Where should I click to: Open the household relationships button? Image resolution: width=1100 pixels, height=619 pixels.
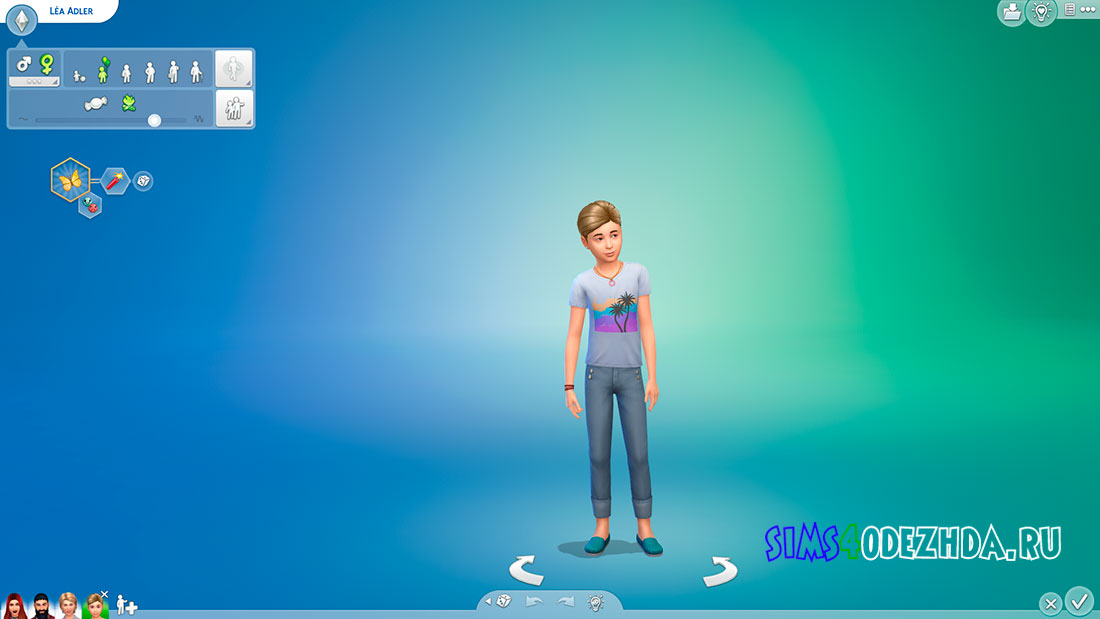pos(234,108)
